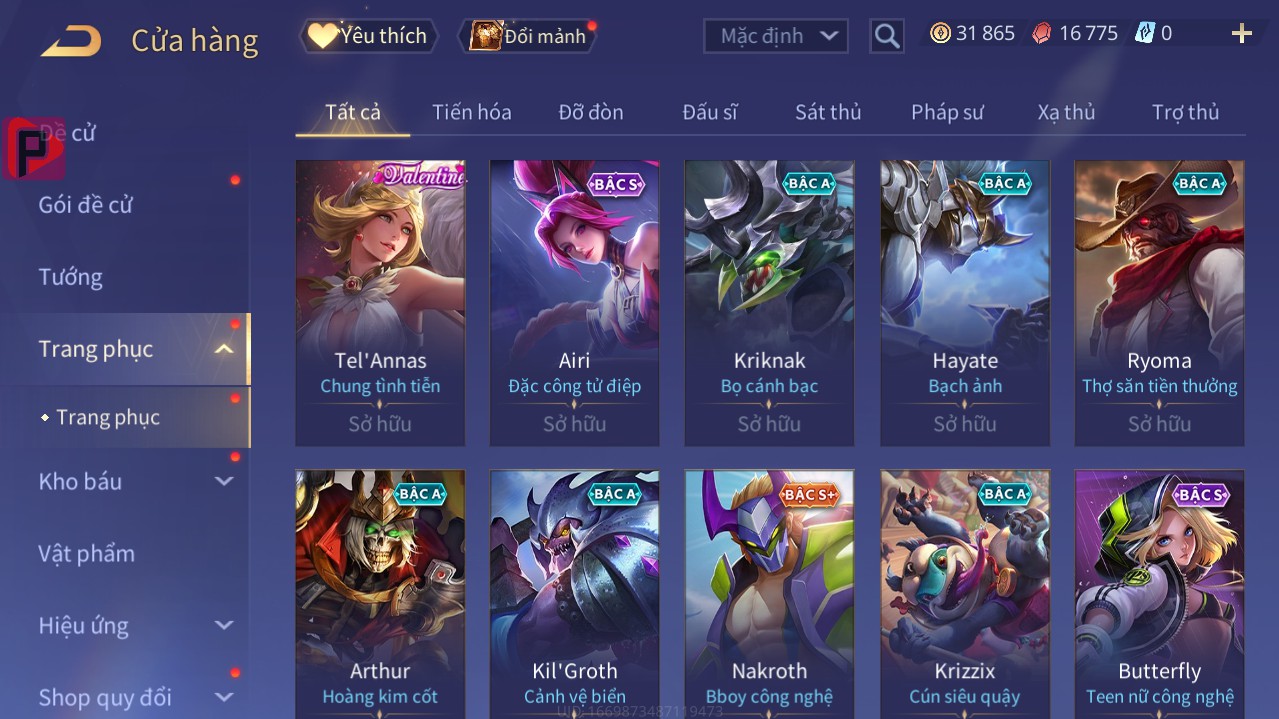The height and width of the screenshot is (719, 1279).
Task: Open the Mặc định sort dropdown
Action: (x=776, y=36)
